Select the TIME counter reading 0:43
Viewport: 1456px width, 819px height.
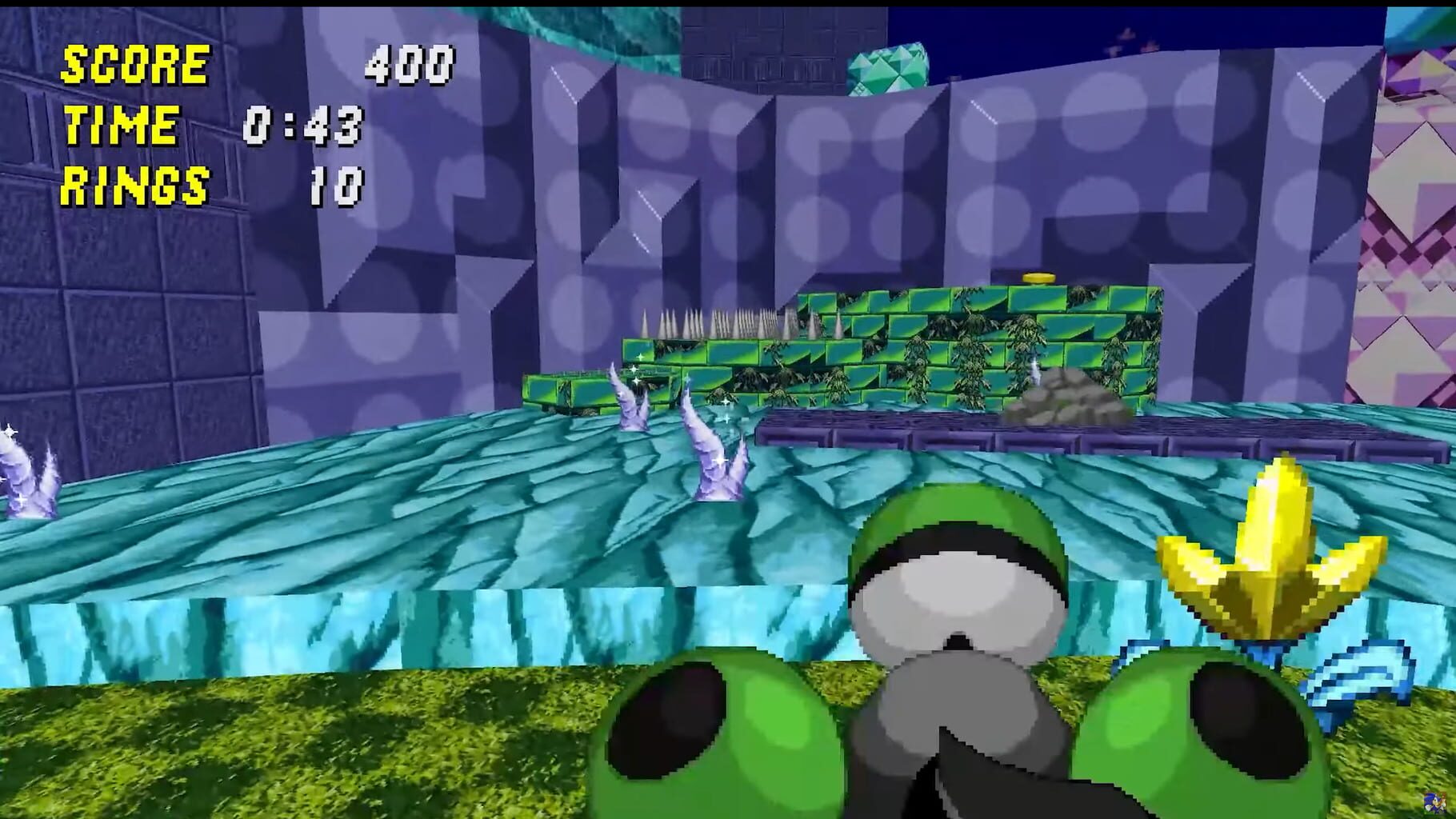pos(304,126)
